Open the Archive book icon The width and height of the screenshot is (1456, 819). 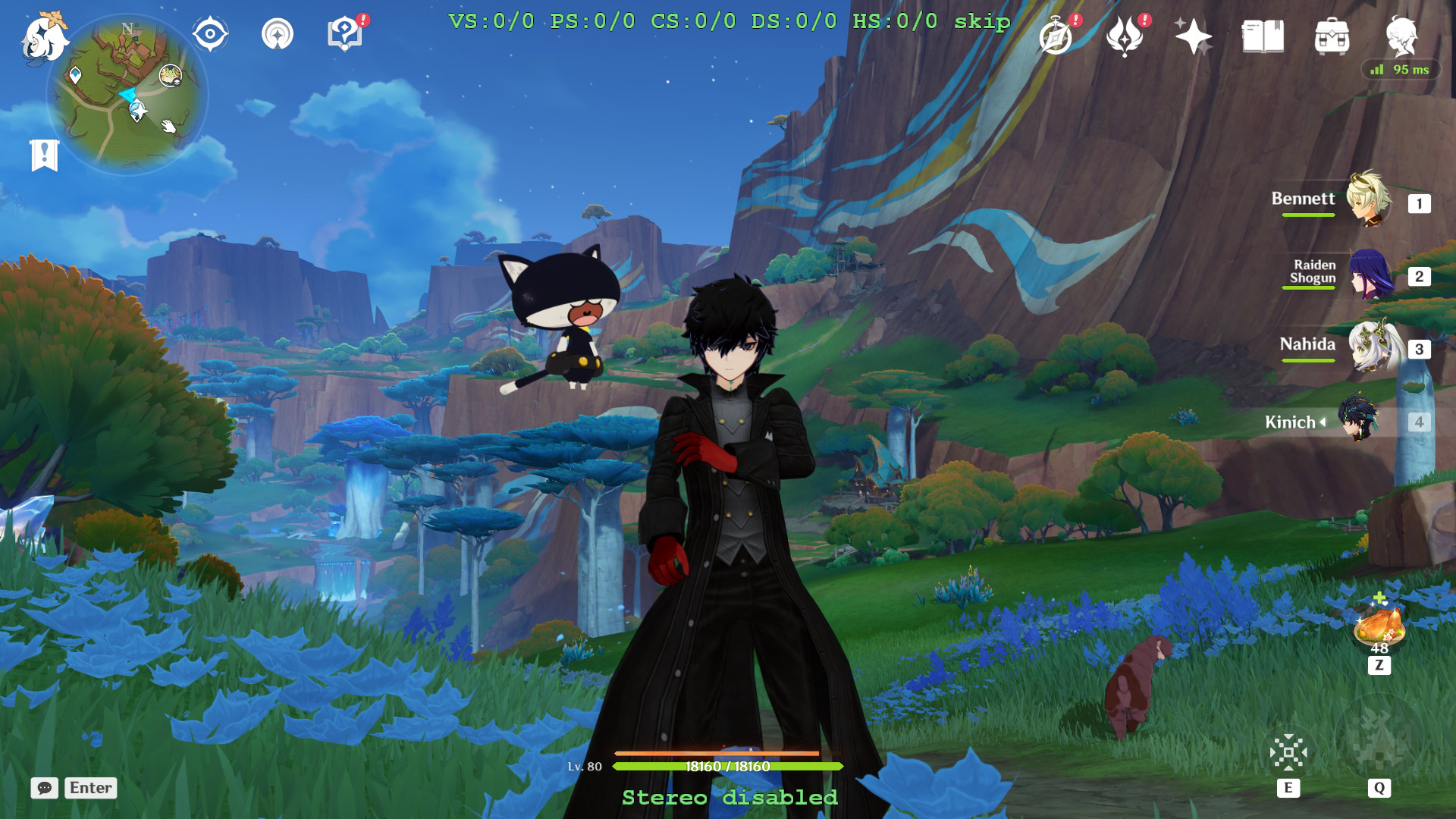1263,37
